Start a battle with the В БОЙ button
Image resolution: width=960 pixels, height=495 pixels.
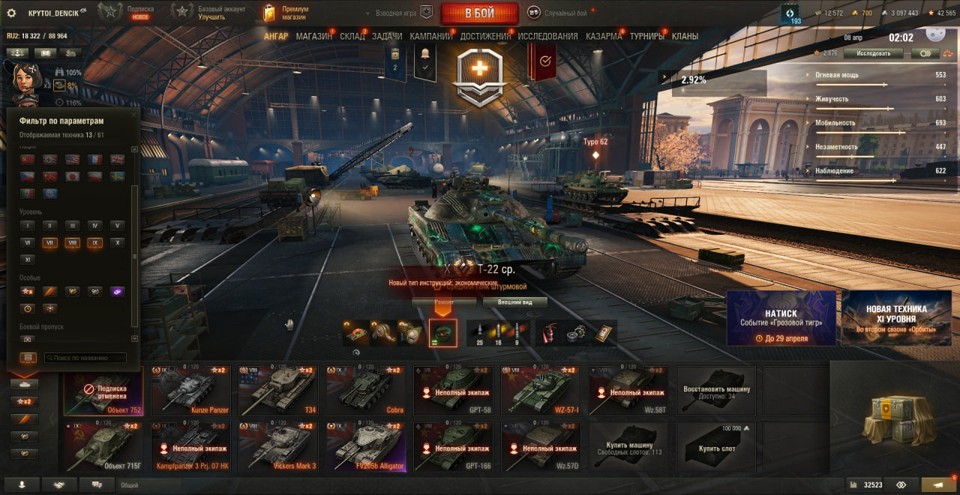pos(479,13)
